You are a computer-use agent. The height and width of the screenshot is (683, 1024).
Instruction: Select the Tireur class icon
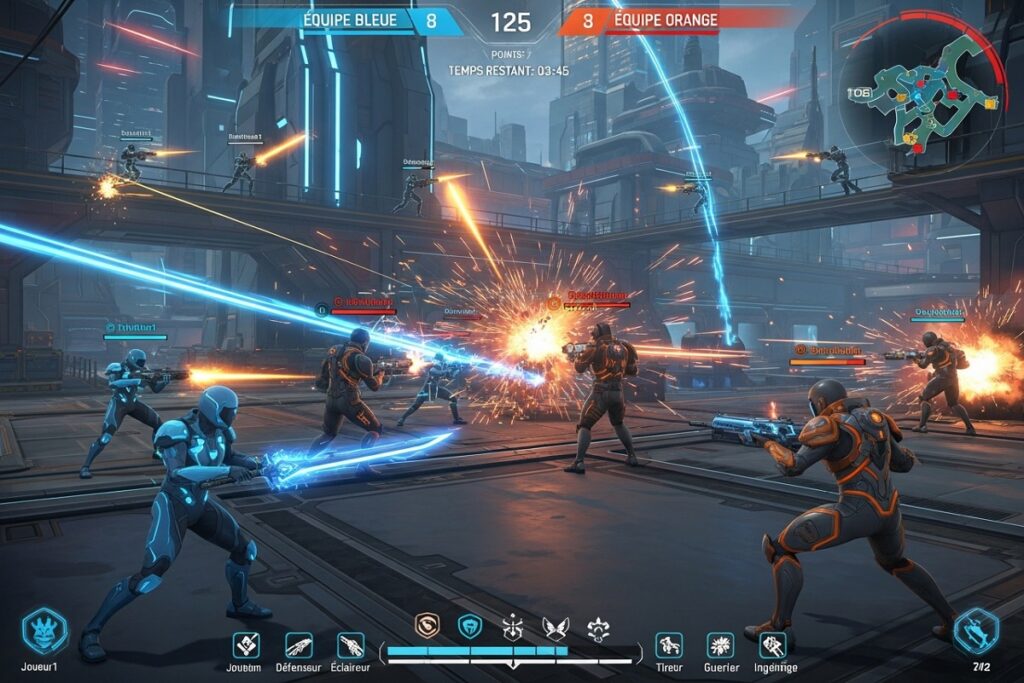coord(668,645)
